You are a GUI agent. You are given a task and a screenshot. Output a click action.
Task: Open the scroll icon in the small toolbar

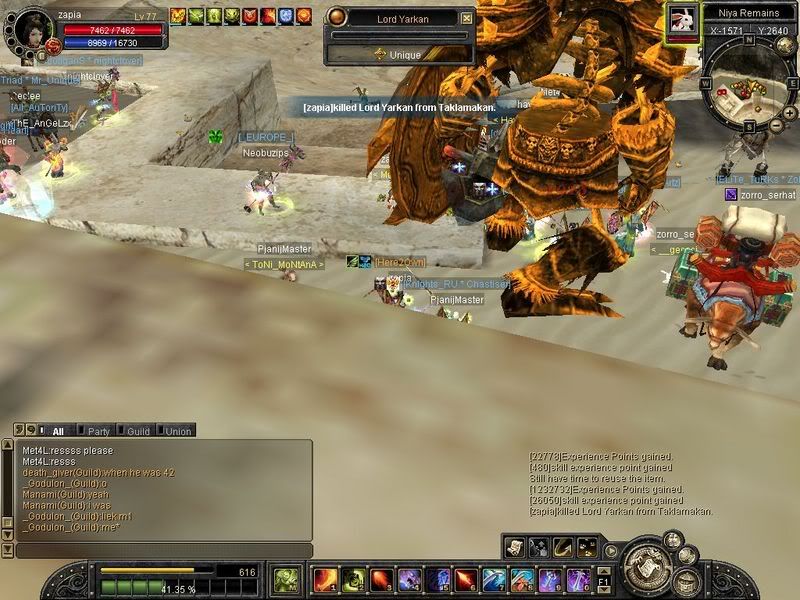click(x=516, y=547)
